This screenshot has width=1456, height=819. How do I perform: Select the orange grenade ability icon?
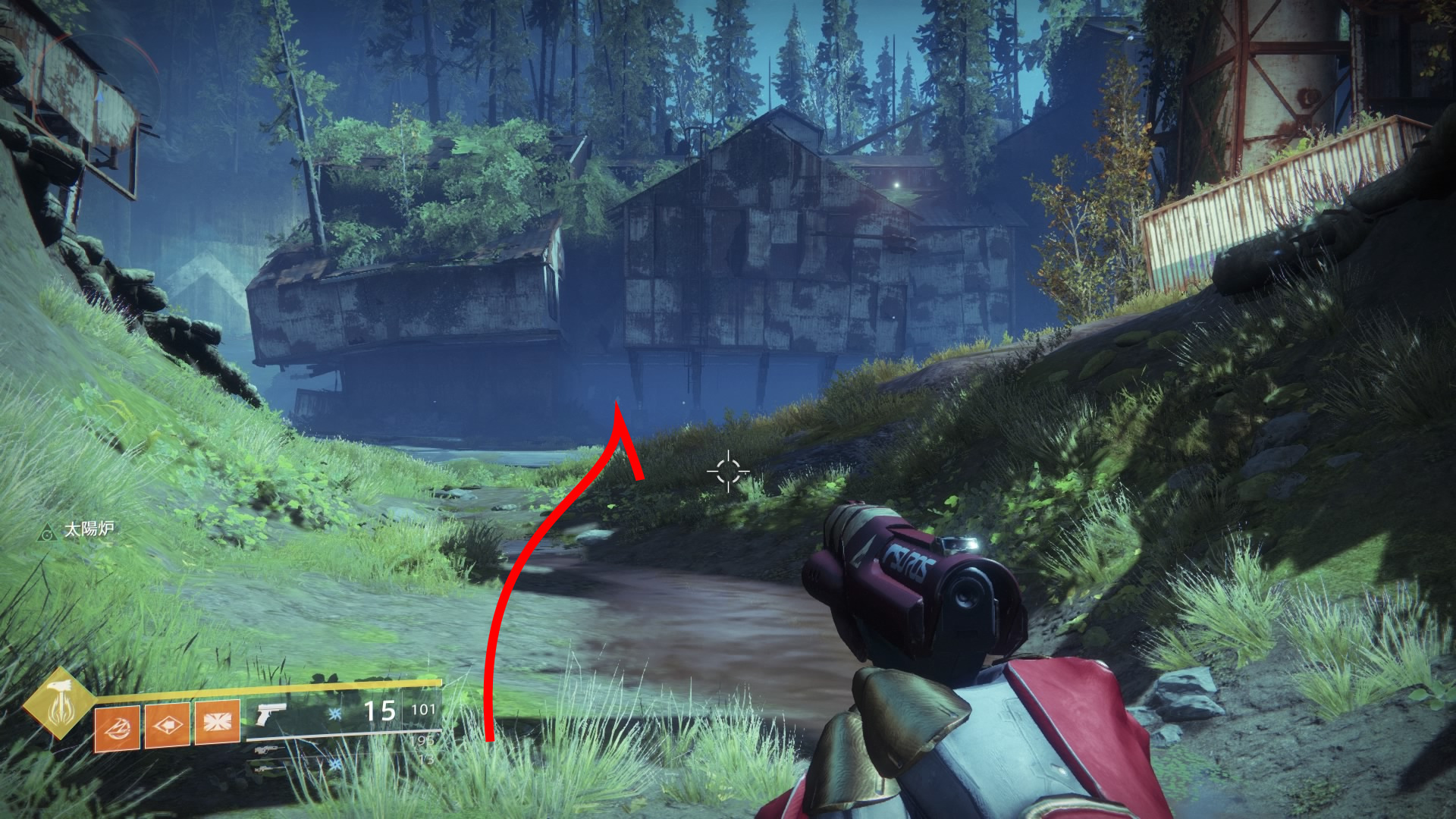(118, 726)
